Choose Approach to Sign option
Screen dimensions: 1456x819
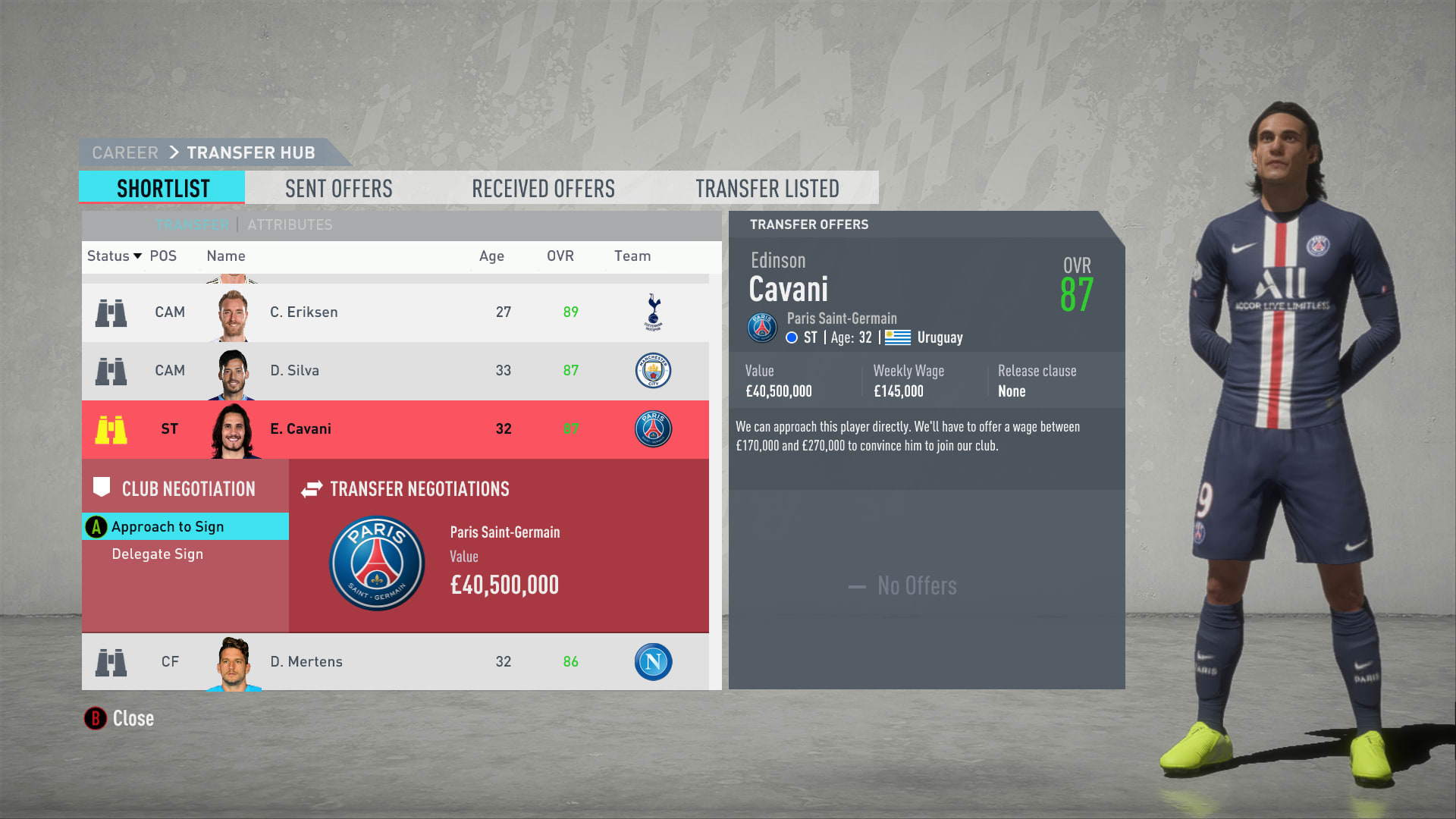[x=168, y=527]
